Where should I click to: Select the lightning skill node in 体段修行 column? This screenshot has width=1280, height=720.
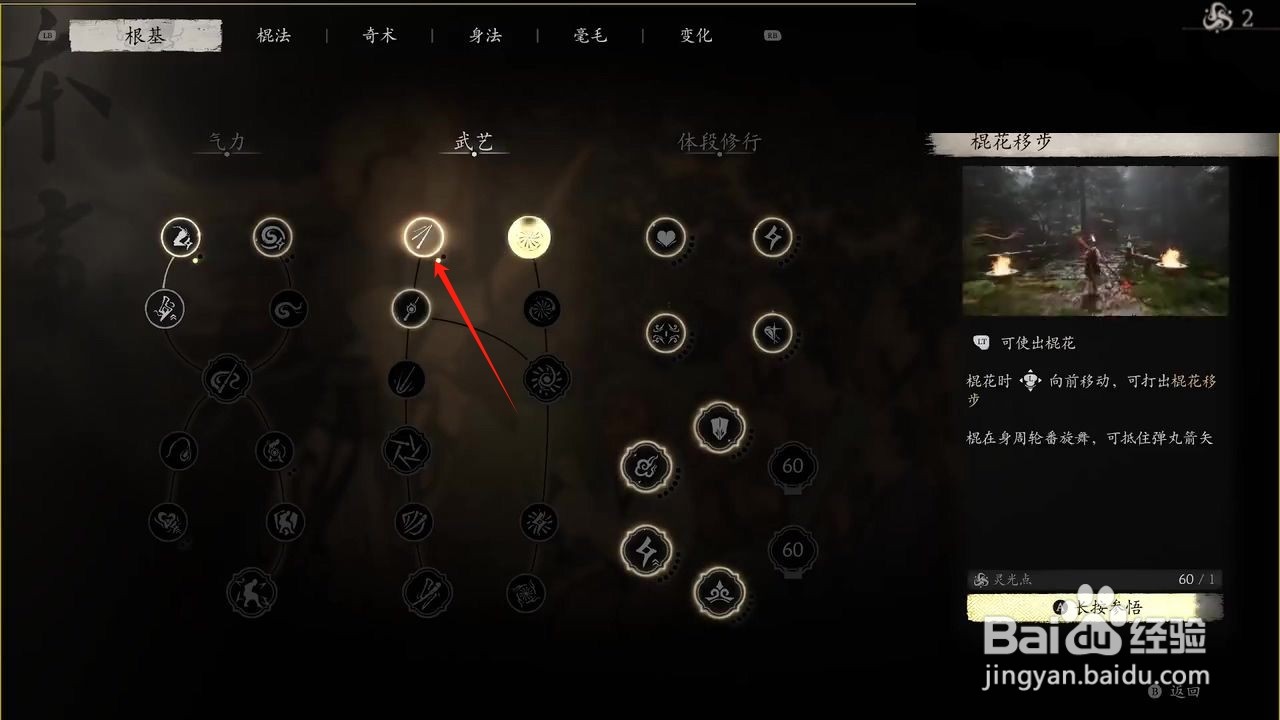[771, 237]
